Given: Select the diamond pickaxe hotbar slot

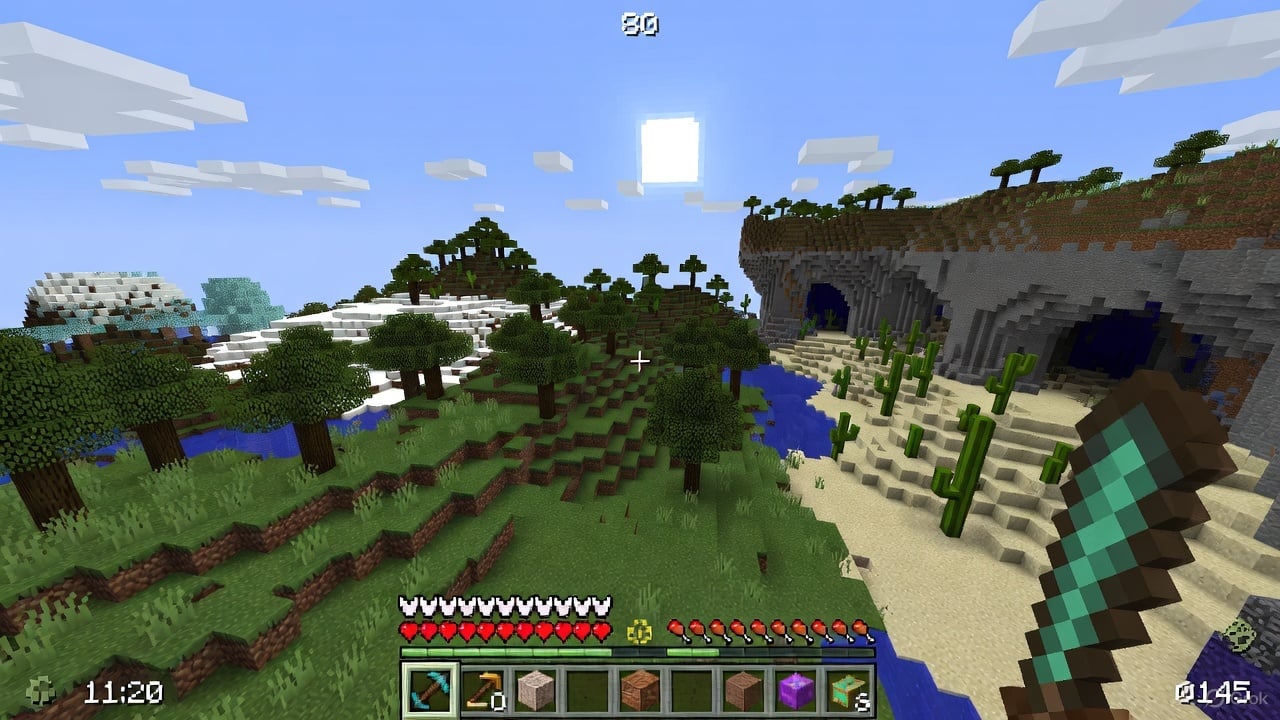Looking at the screenshot, I should tap(431, 689).
